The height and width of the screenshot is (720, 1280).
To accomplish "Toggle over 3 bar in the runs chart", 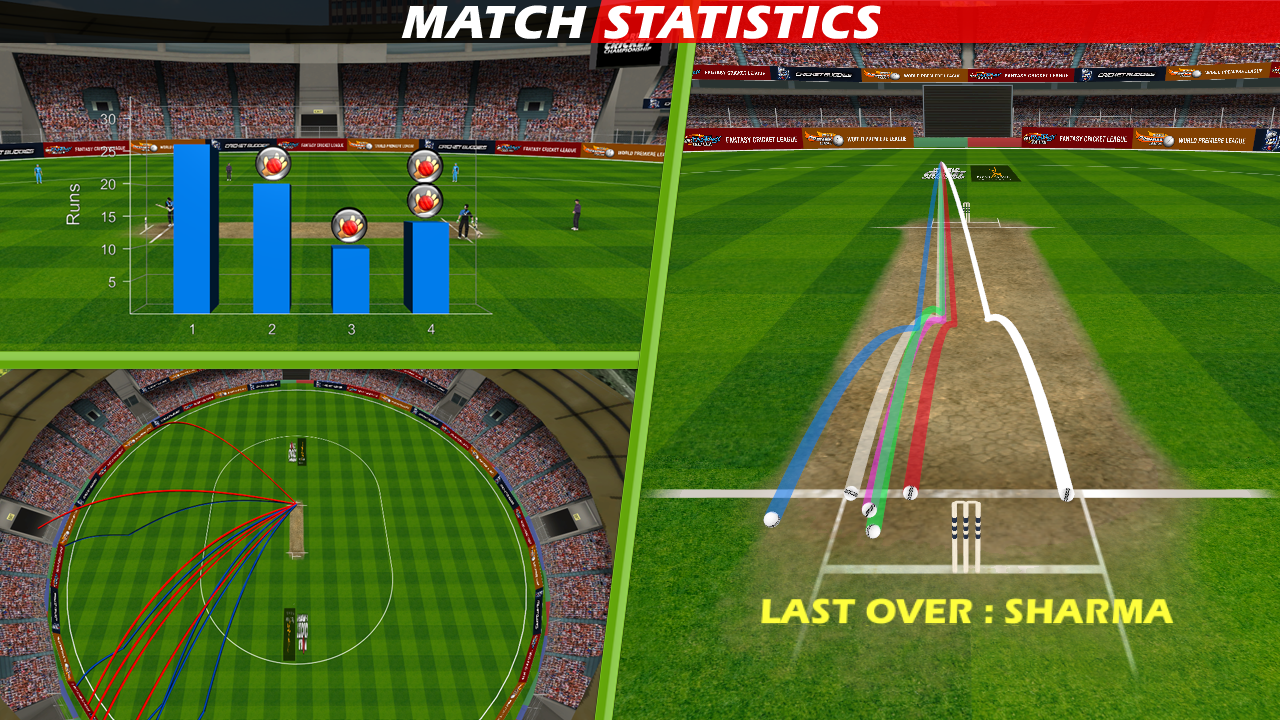I will pos(349,280).
